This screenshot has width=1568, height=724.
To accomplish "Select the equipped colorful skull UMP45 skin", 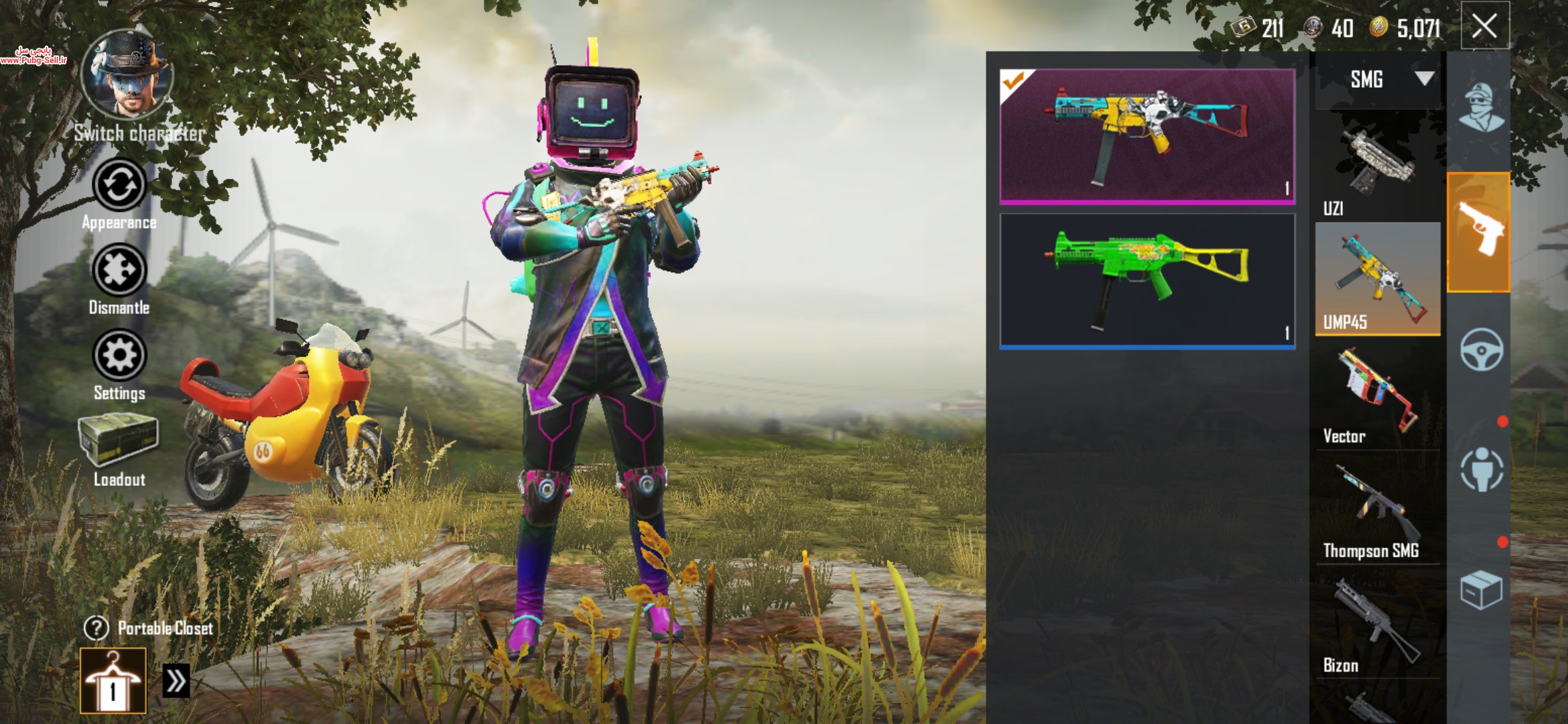I will click(x=1147, y=136).
